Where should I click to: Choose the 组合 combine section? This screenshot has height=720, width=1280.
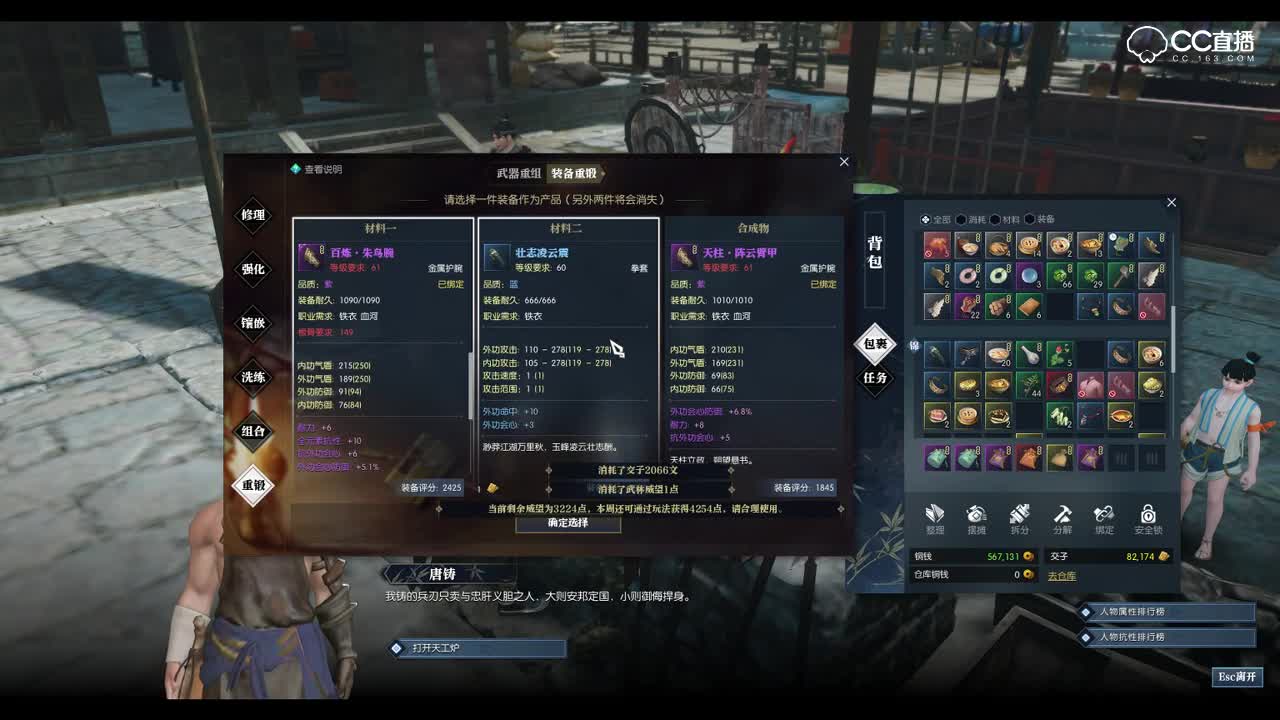(253, 431)
